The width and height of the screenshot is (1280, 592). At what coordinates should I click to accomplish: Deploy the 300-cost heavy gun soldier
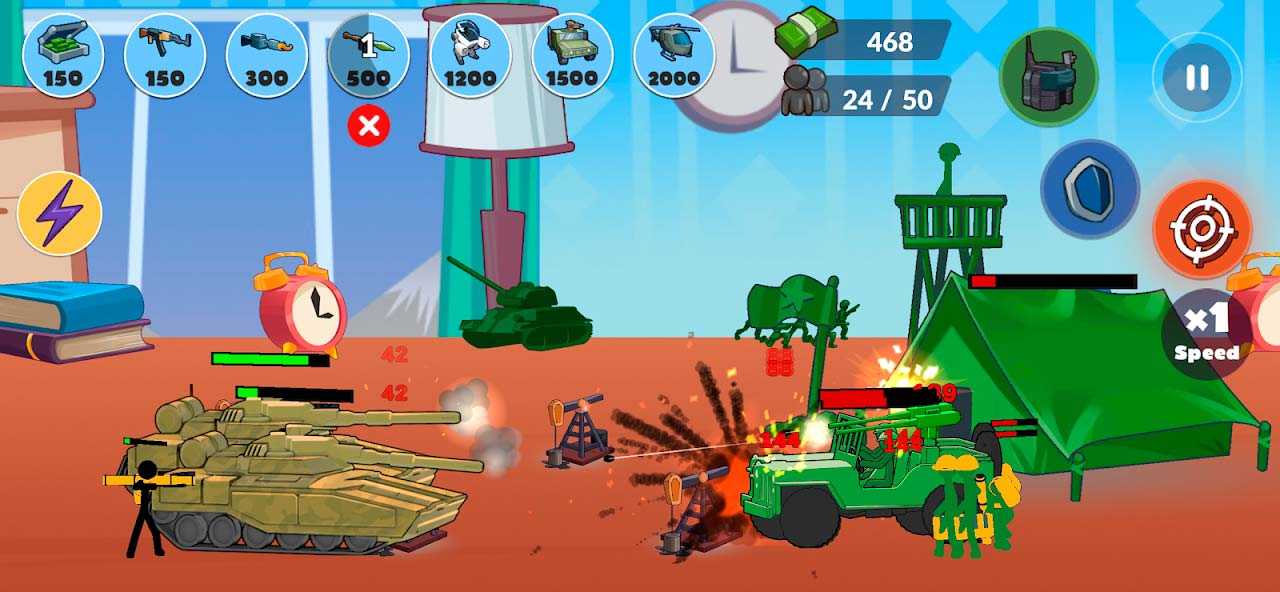[x=267, y=55]
